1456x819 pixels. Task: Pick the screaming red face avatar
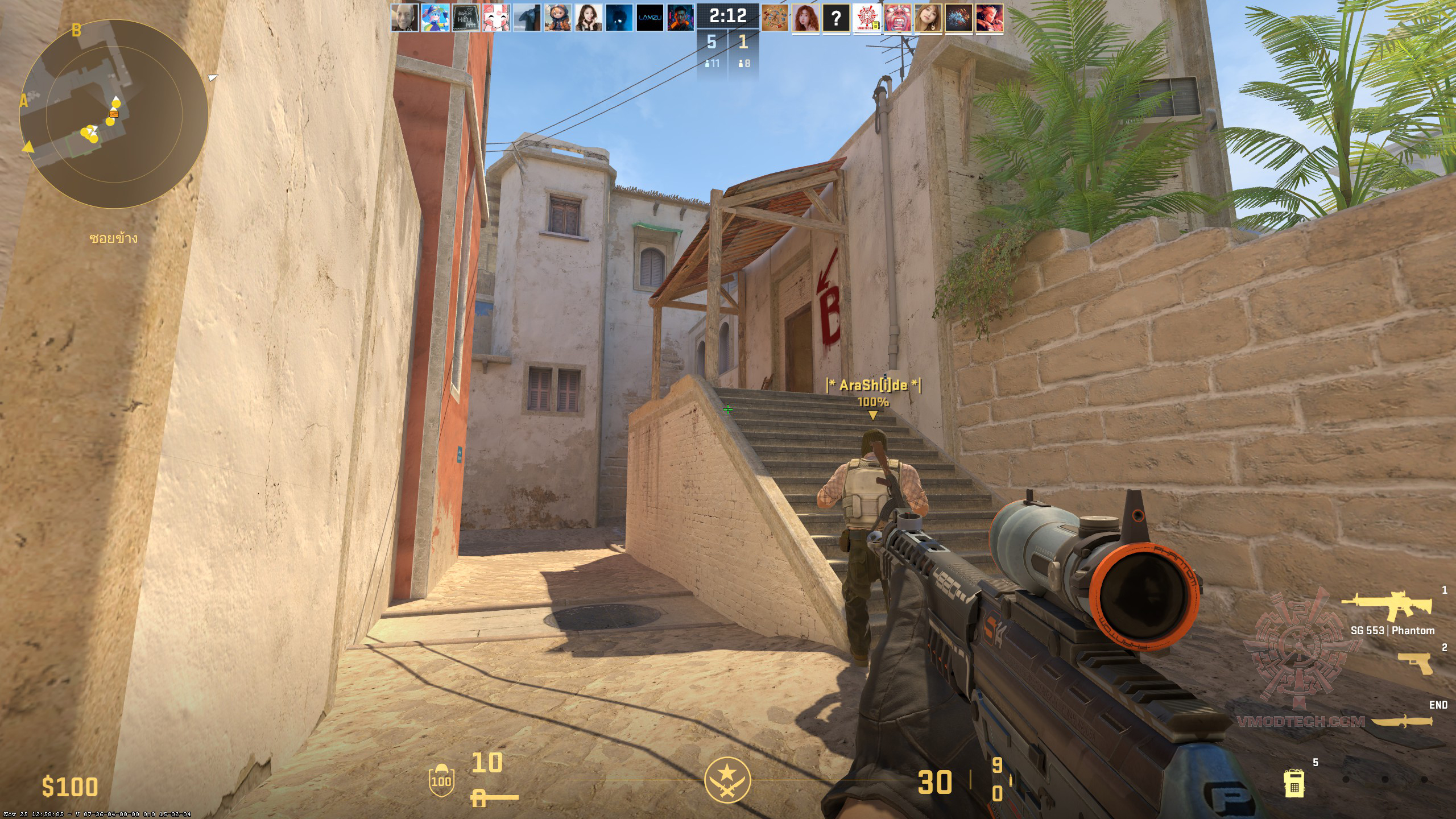(x=897, y=18)
